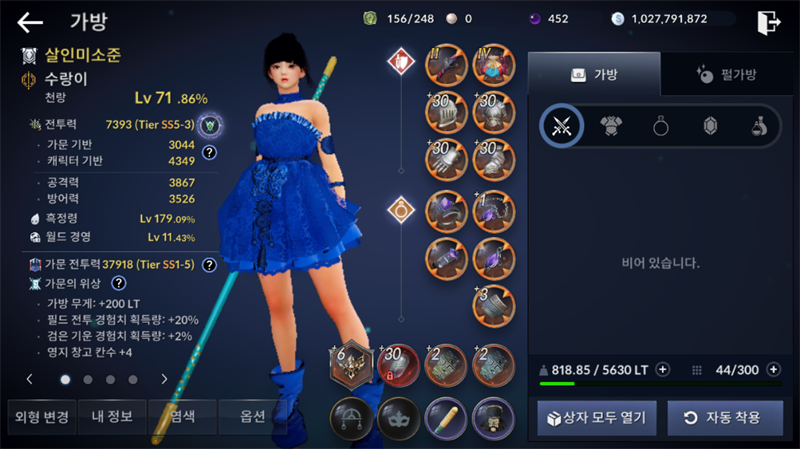Show help for 가문 전투력
This screenshot has width=800, height=449.
click(209, 265)
